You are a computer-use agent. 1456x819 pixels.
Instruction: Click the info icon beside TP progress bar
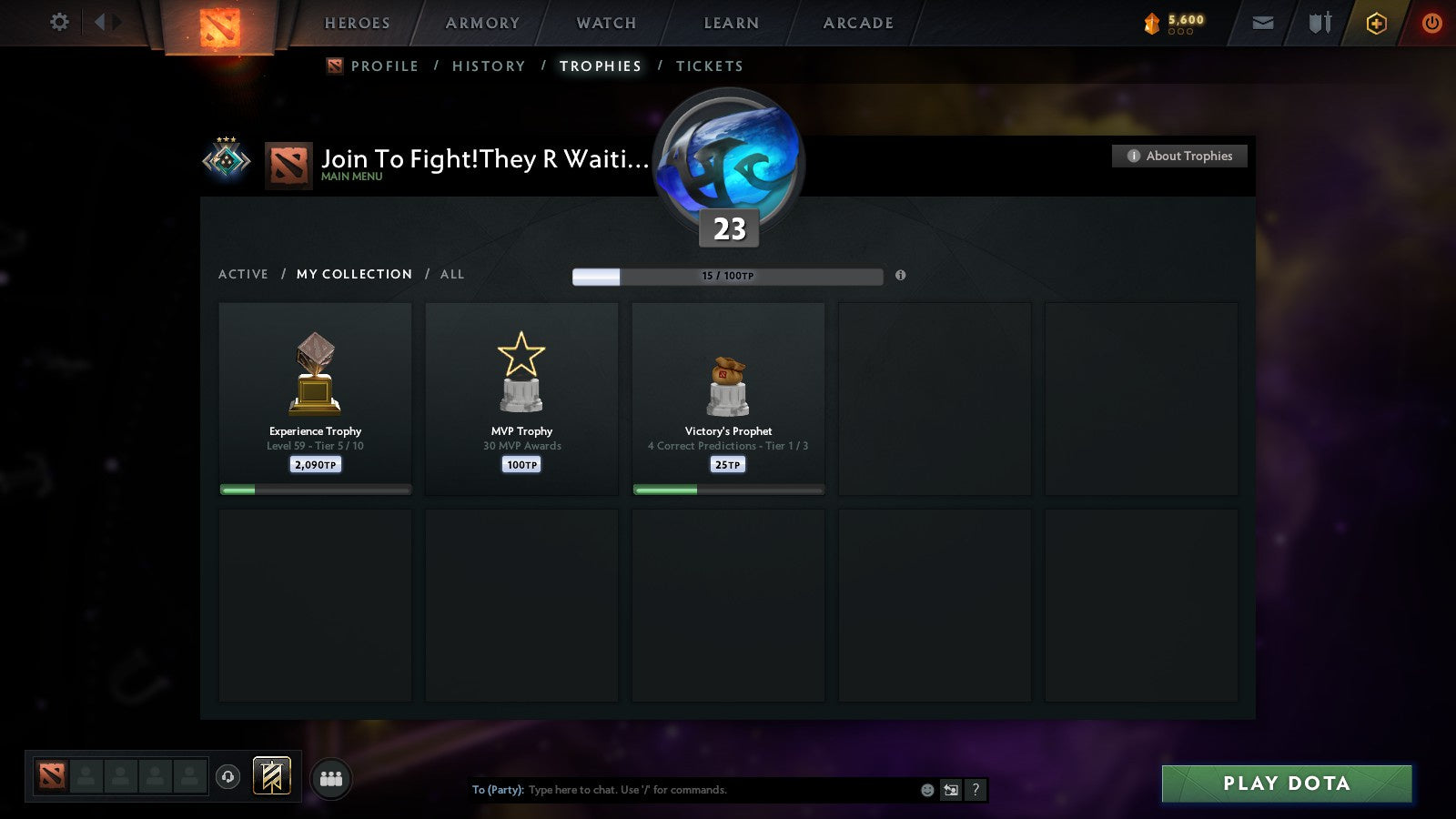coord(901,276)
